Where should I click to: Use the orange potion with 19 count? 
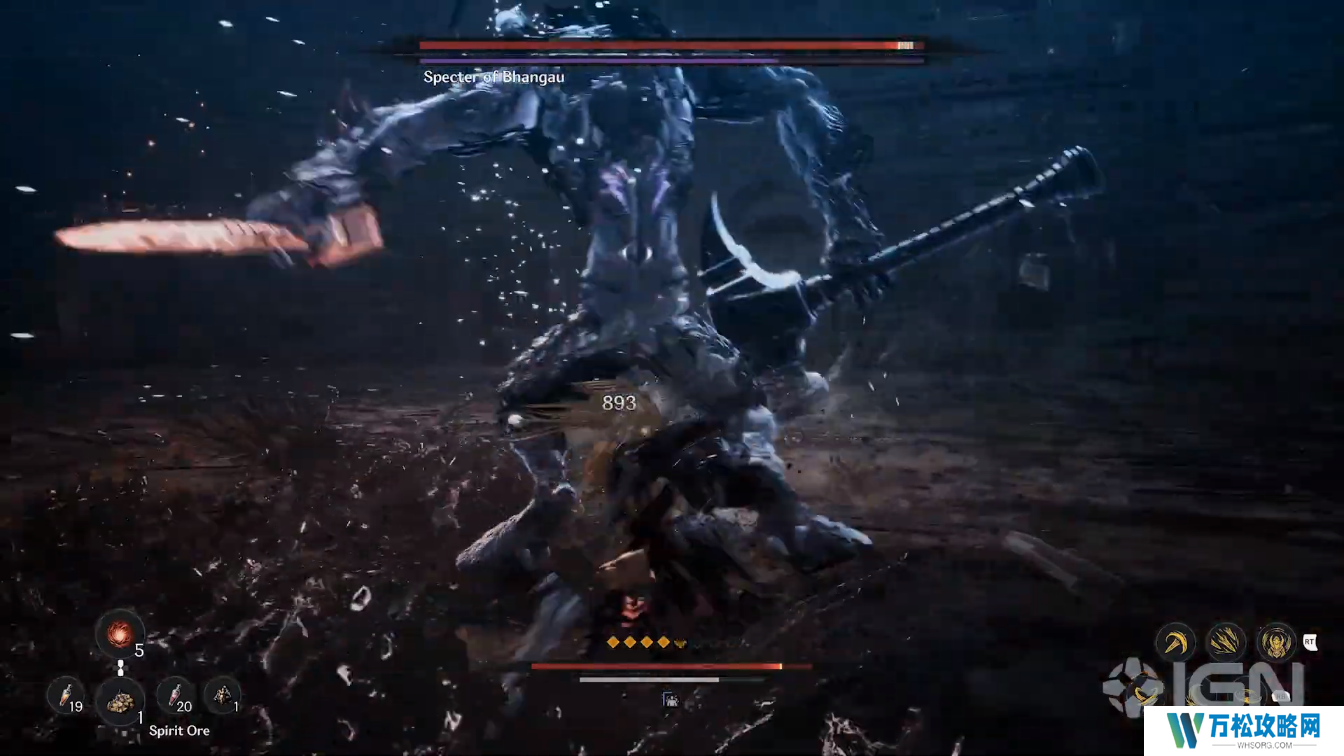pyautogui.click(x=65, y=695)
